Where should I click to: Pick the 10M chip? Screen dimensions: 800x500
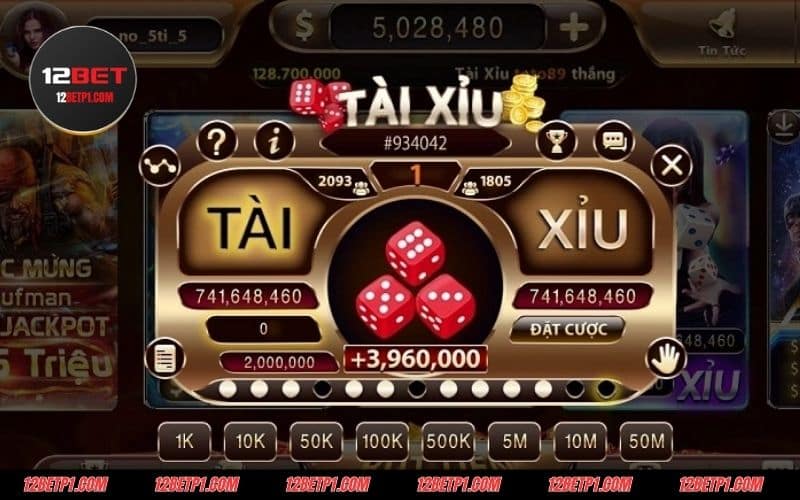click(x=580, y=440)
